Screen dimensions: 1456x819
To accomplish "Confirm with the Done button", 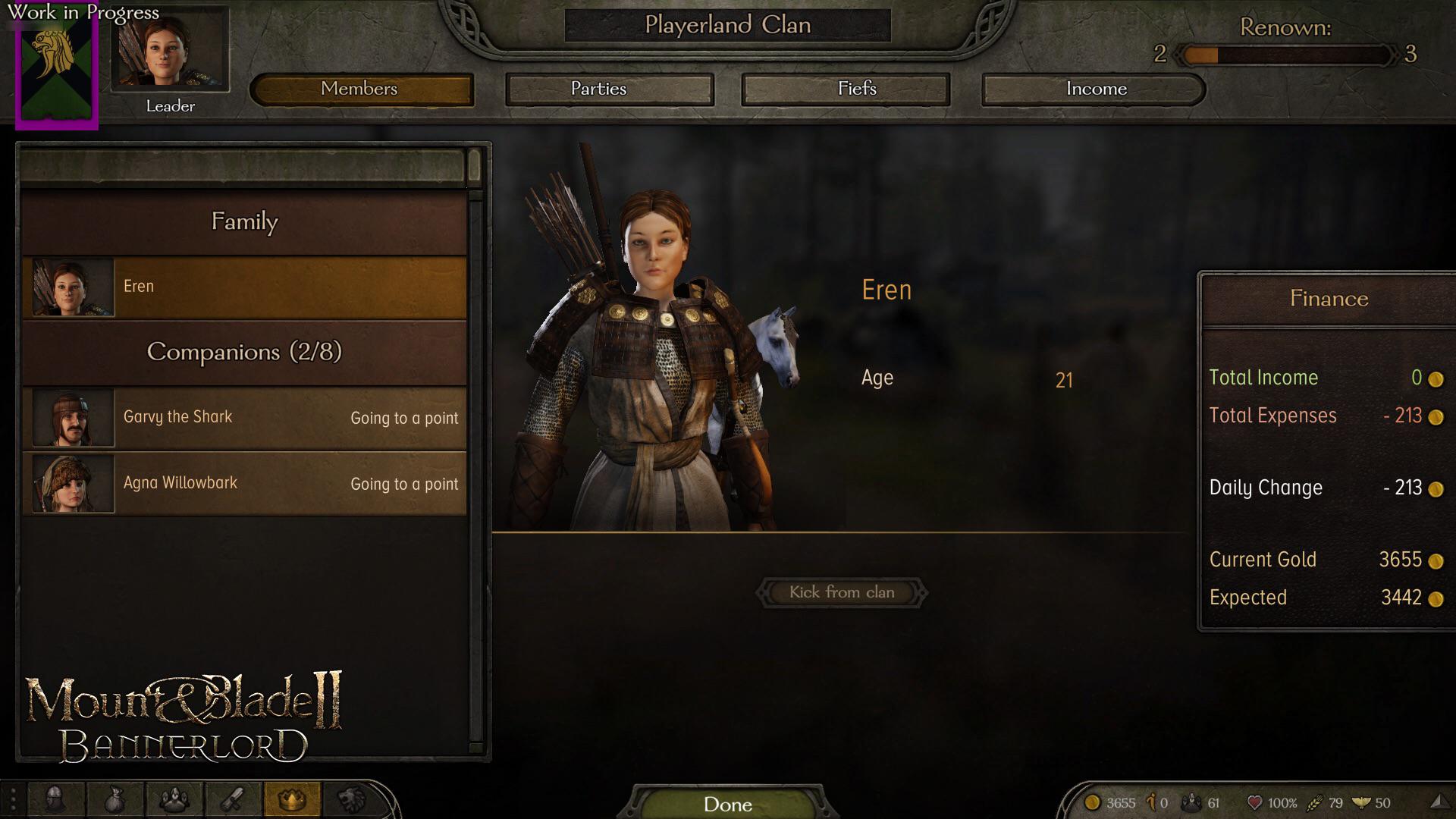I will (x=727, y=805).
